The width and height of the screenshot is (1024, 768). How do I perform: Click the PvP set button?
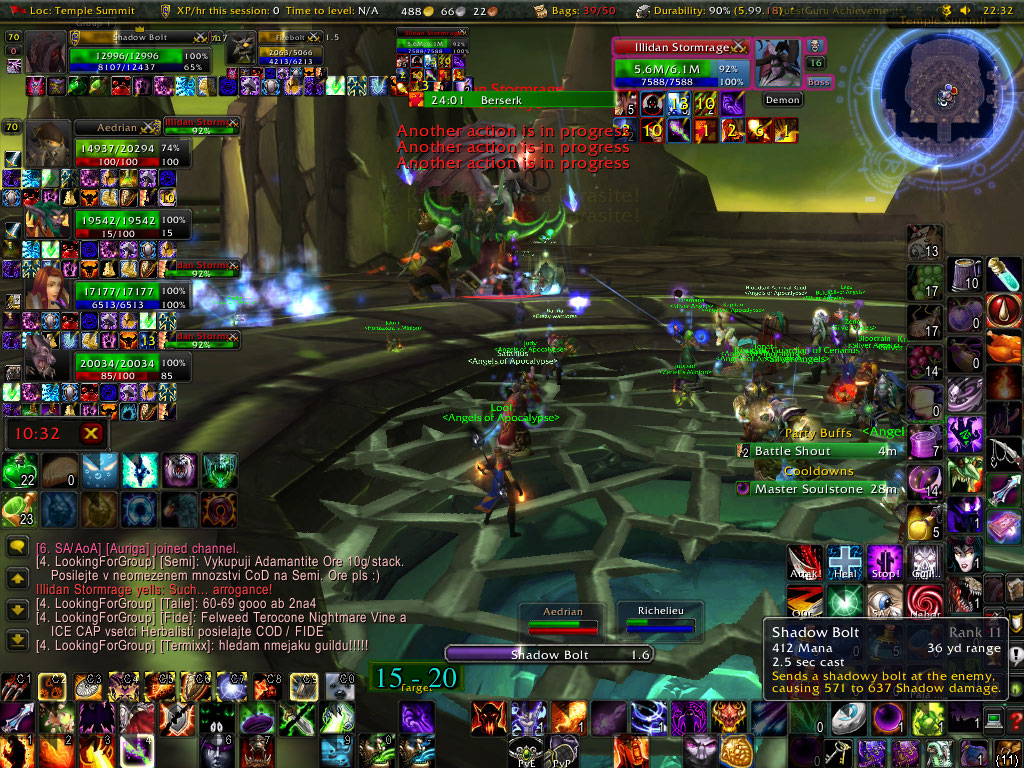[x=562, y=752]
